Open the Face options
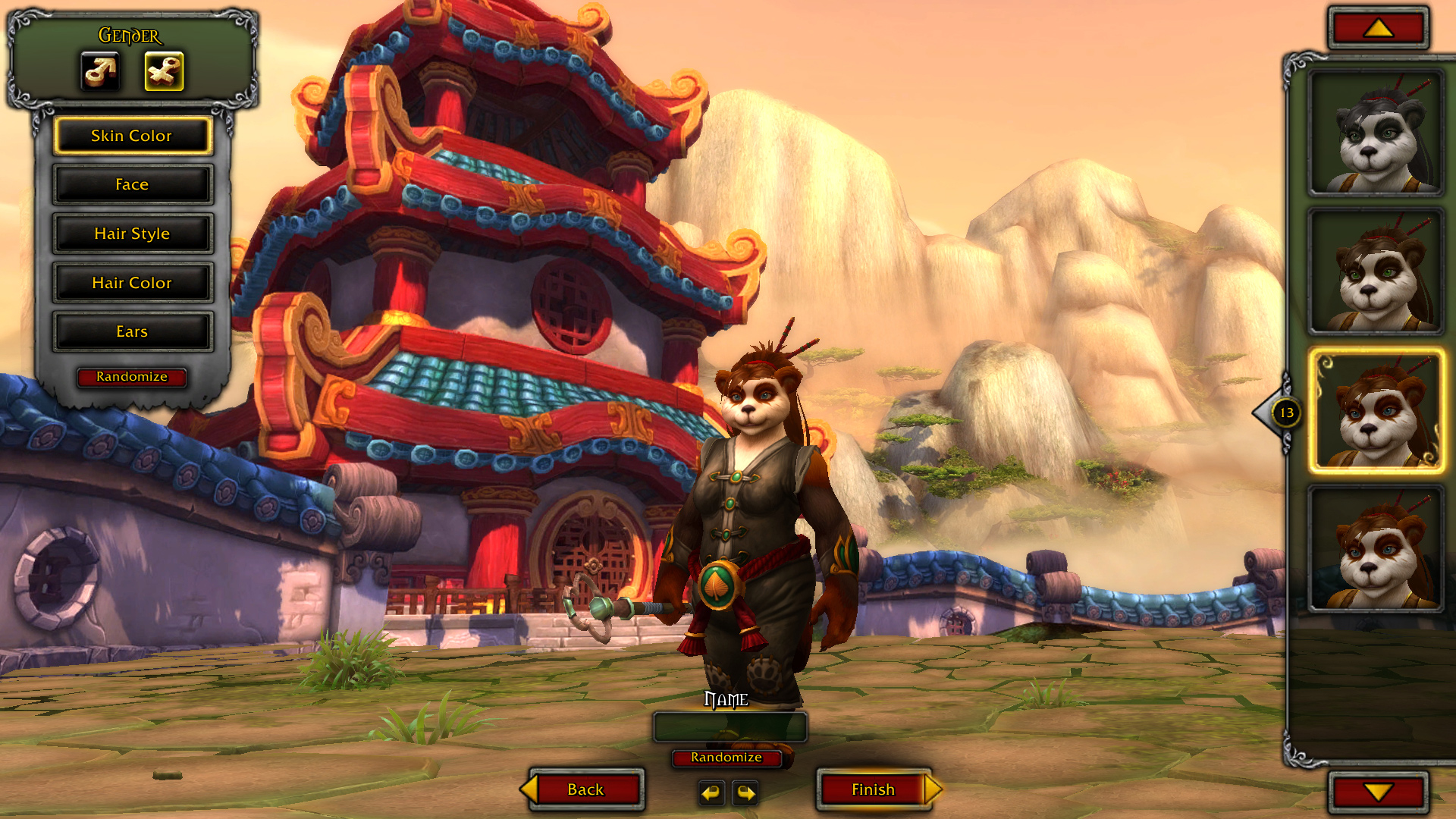Screen dimensions: 1456x819 pyautogui.click(x=132, y=184)
